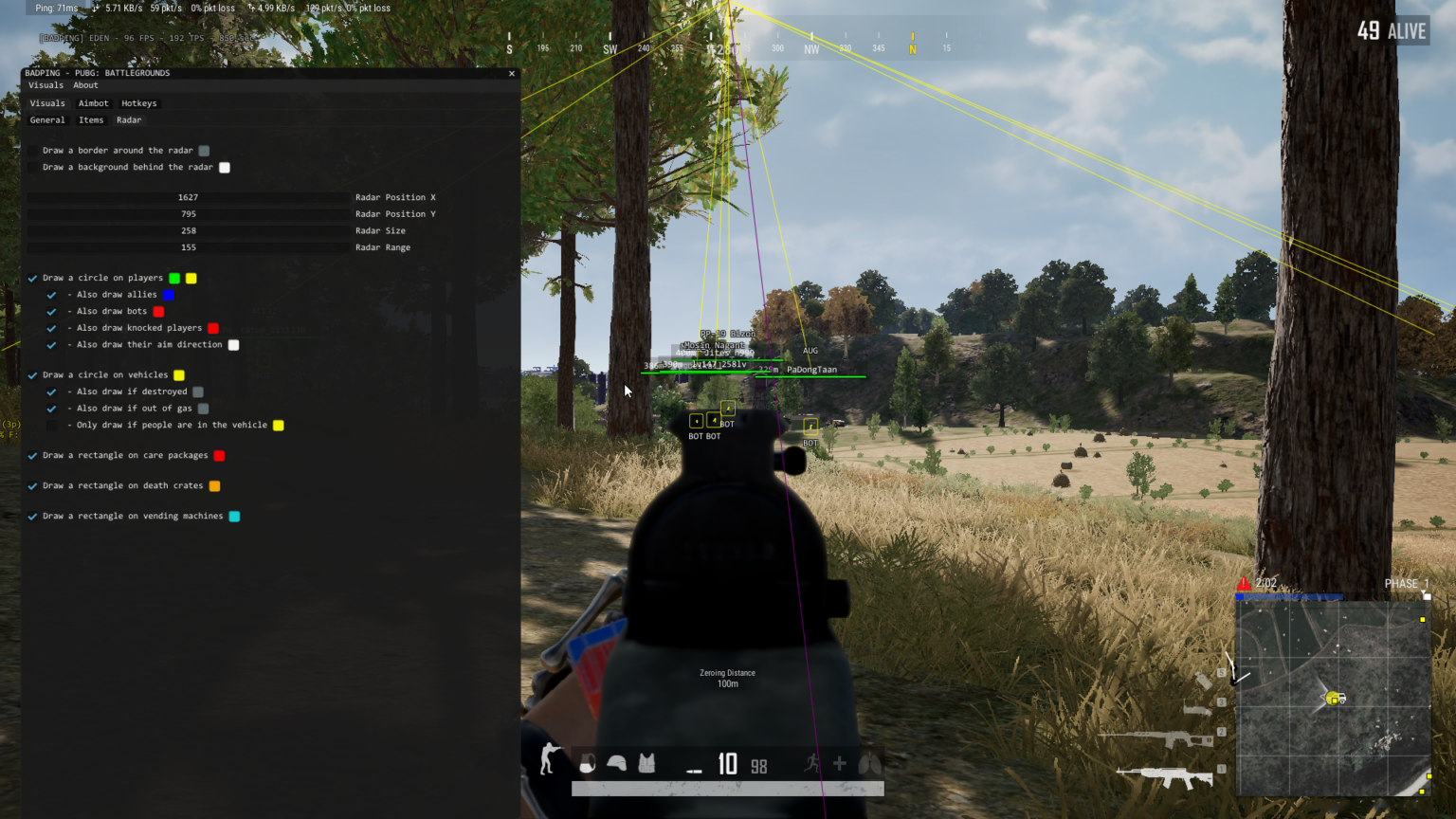Adjust the Radar Size slider
Screen dimensions: 1456x819
coord(188,230)
